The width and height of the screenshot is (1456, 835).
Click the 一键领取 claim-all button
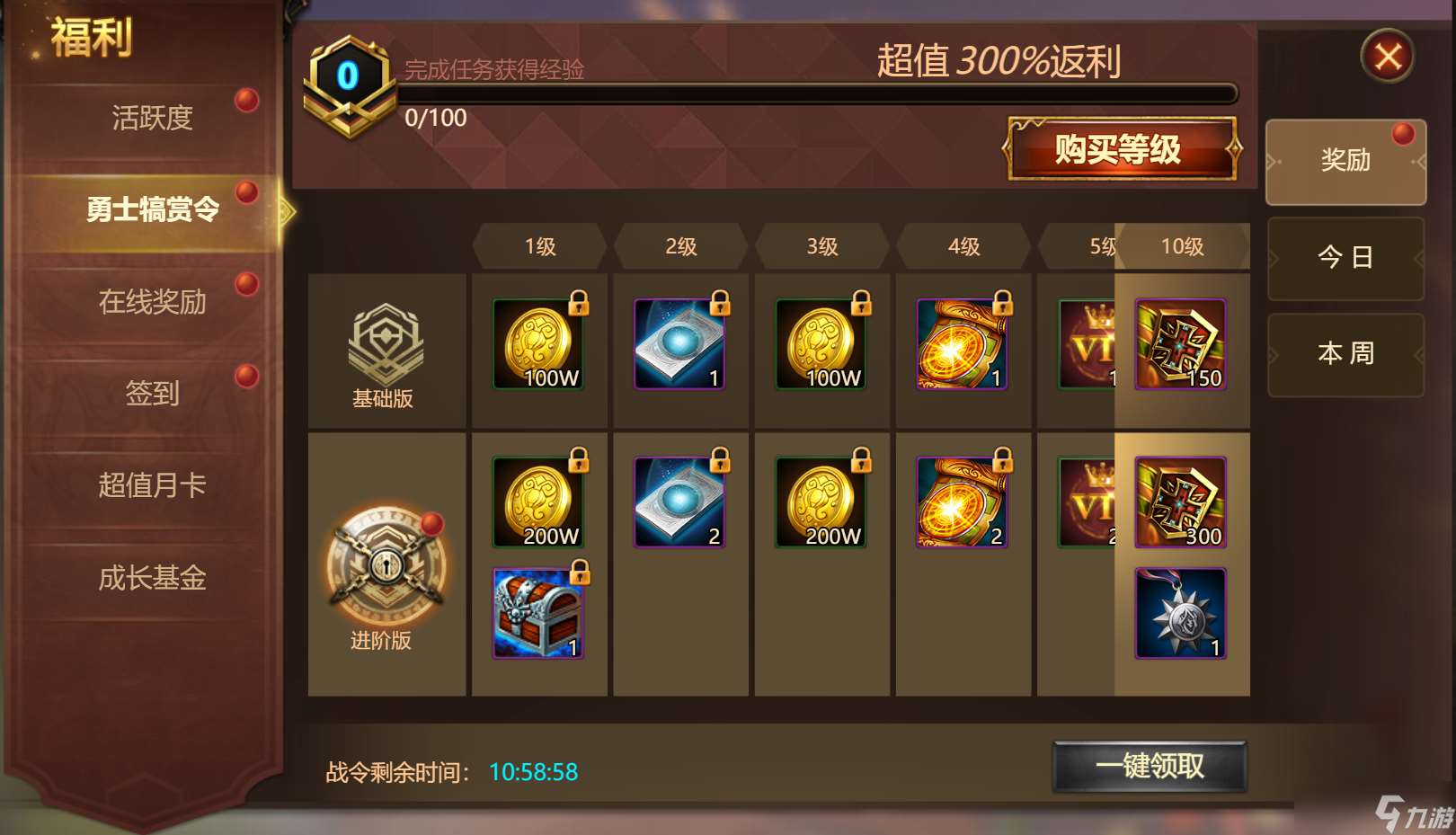1150,766
